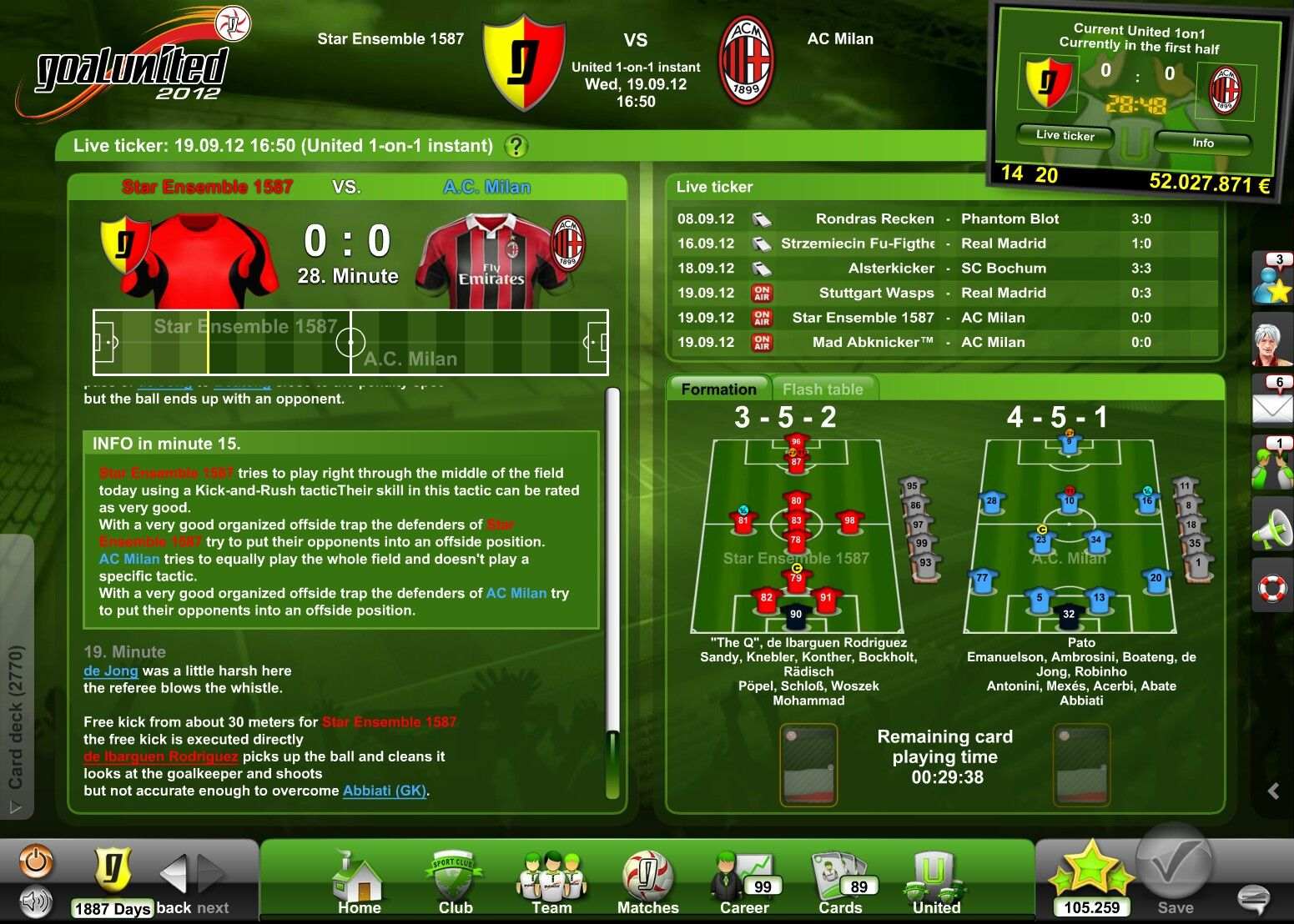This screenshot has height=924, width=1294.
Task: Go to the Club section
Action: (455, 884)
